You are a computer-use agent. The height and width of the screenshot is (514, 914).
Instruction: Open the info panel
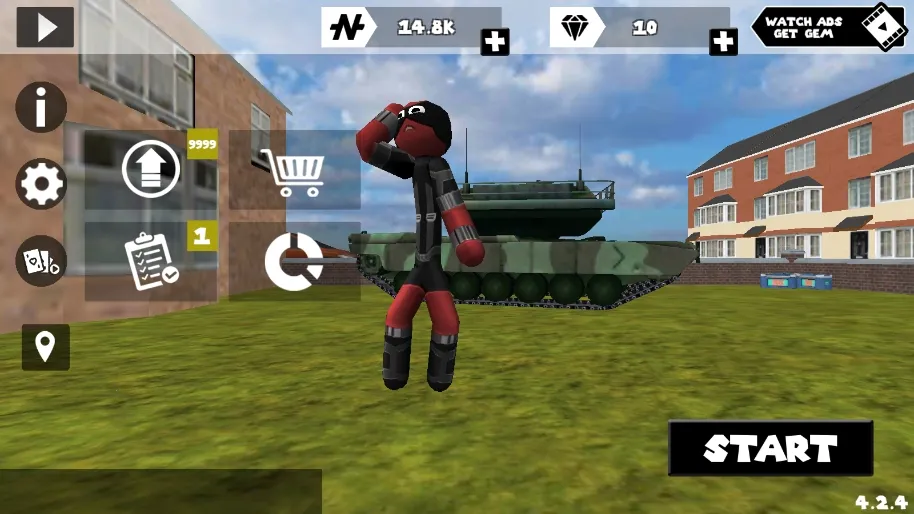(41, 107)
